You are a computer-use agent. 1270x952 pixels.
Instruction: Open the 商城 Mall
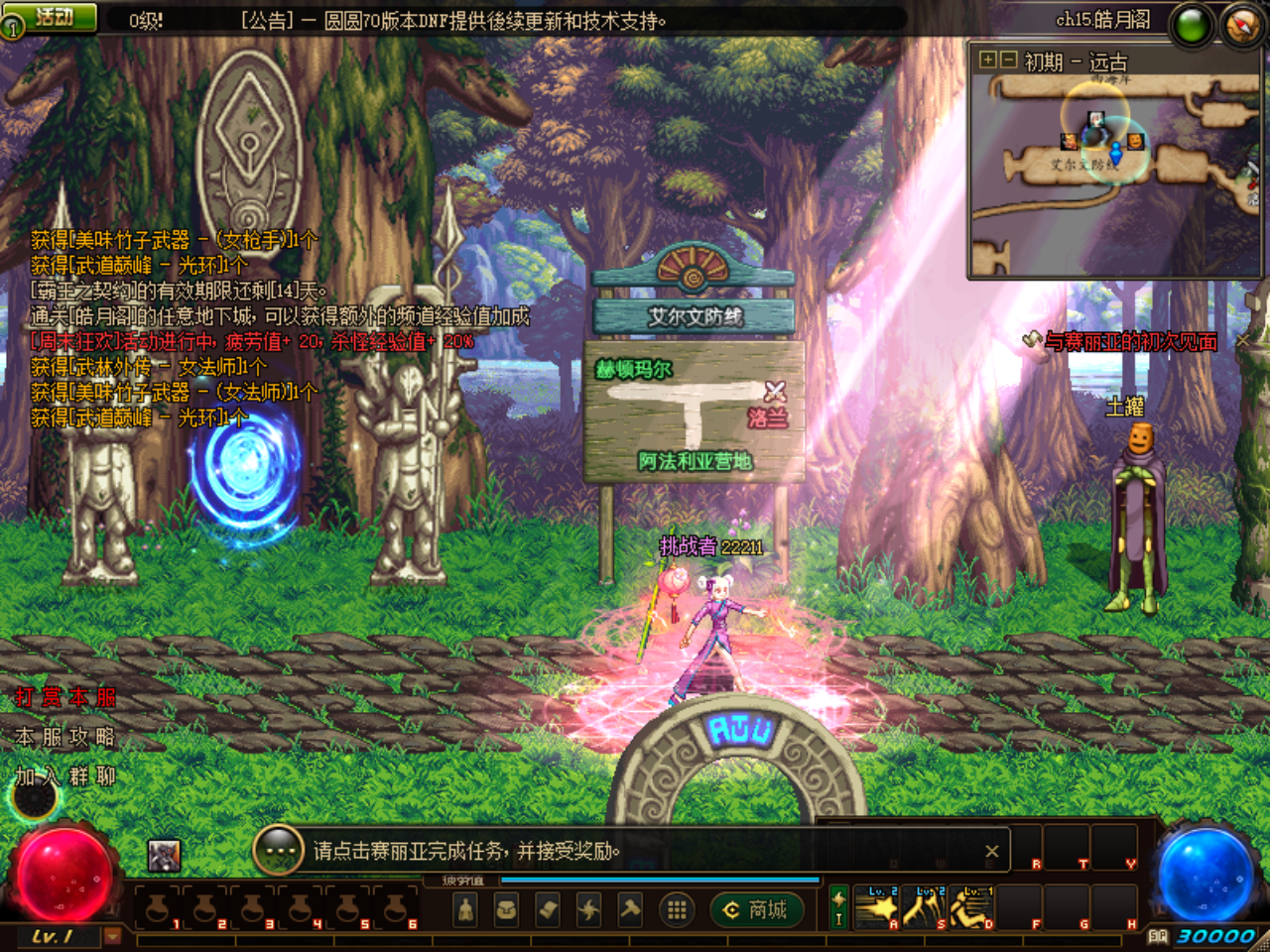point(759,909)
